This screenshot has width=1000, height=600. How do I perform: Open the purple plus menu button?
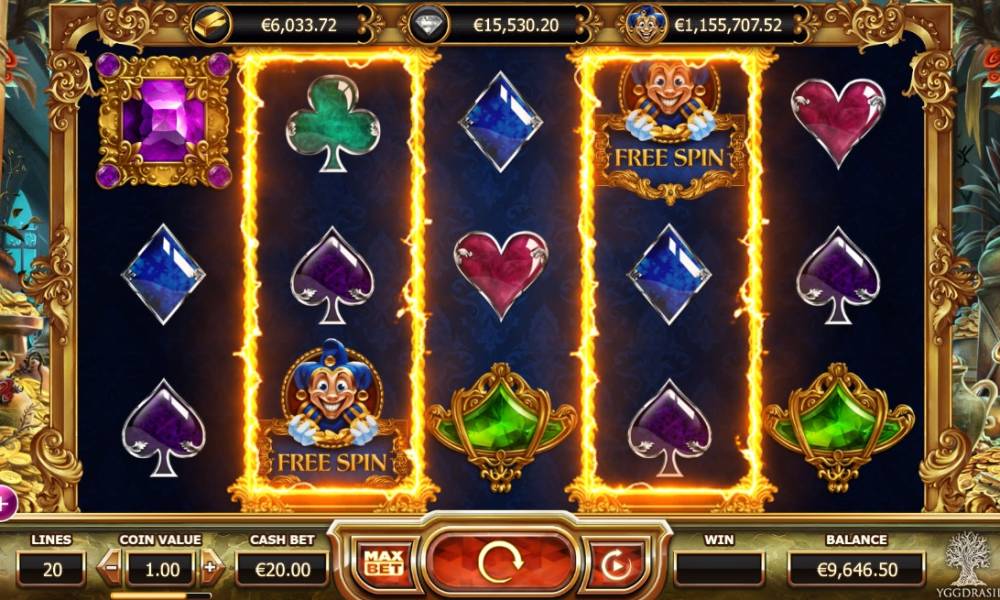click(5, 503)
